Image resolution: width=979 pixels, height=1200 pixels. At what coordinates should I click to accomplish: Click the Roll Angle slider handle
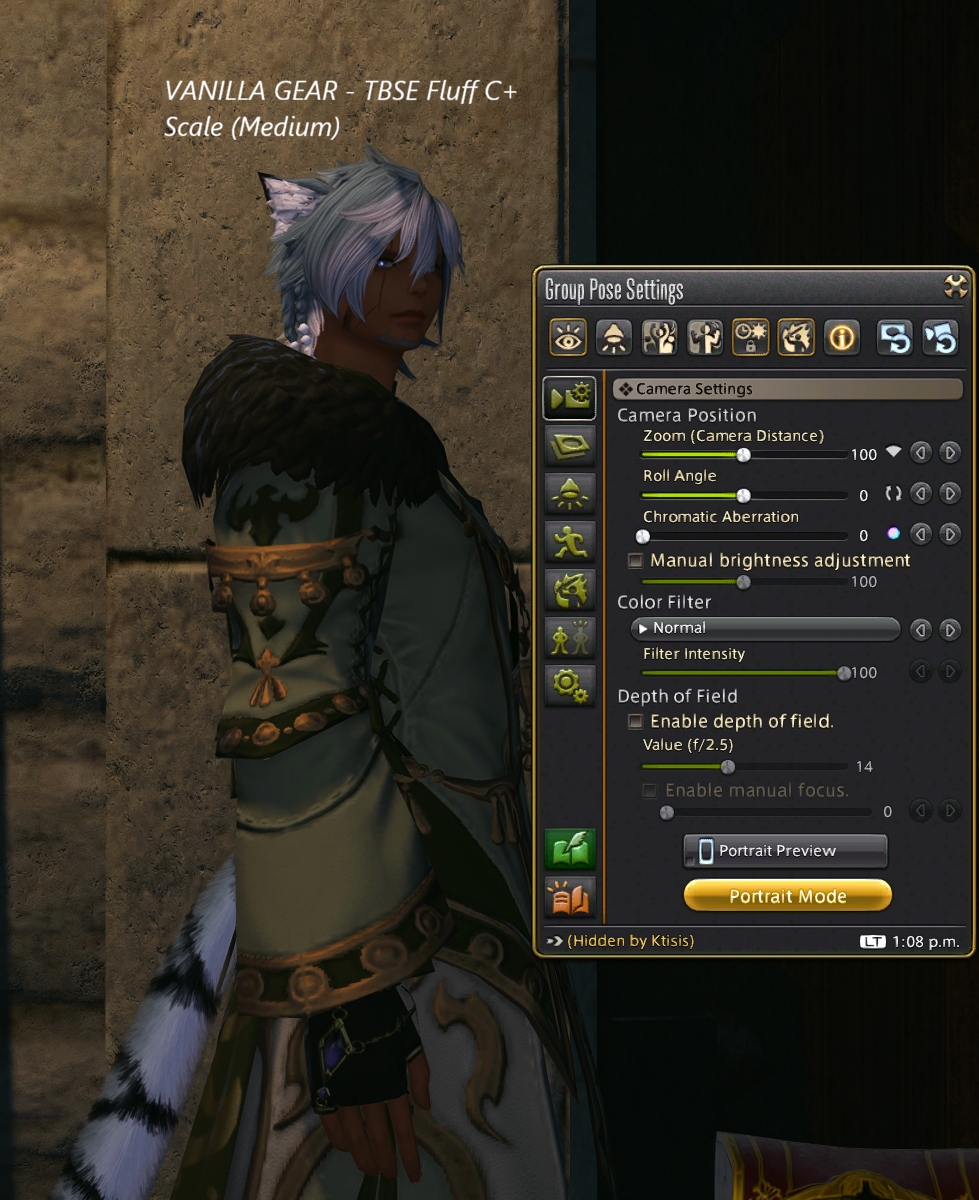tap(743, 495)
